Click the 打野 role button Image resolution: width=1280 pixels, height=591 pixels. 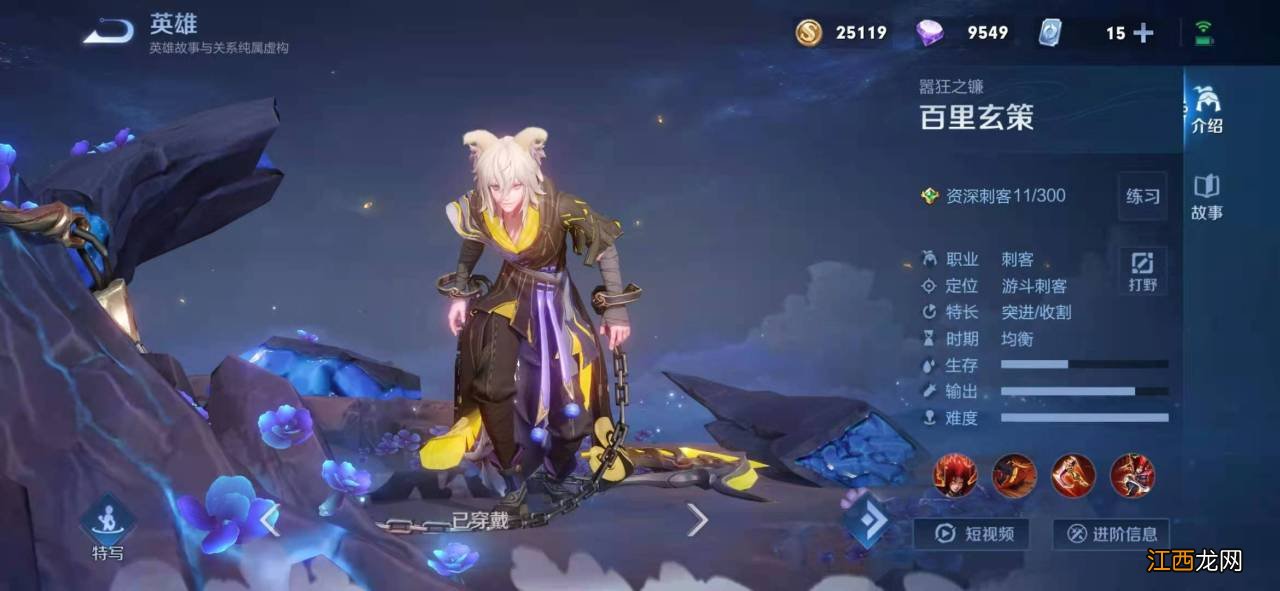pyautogui.click(x=1142, y=271)
